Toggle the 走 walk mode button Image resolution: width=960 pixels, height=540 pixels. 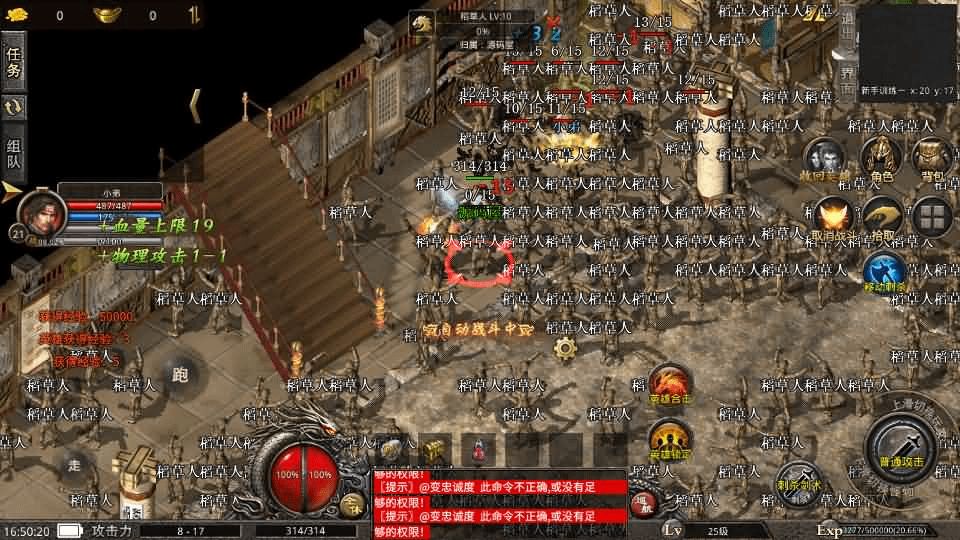(74, 464)
